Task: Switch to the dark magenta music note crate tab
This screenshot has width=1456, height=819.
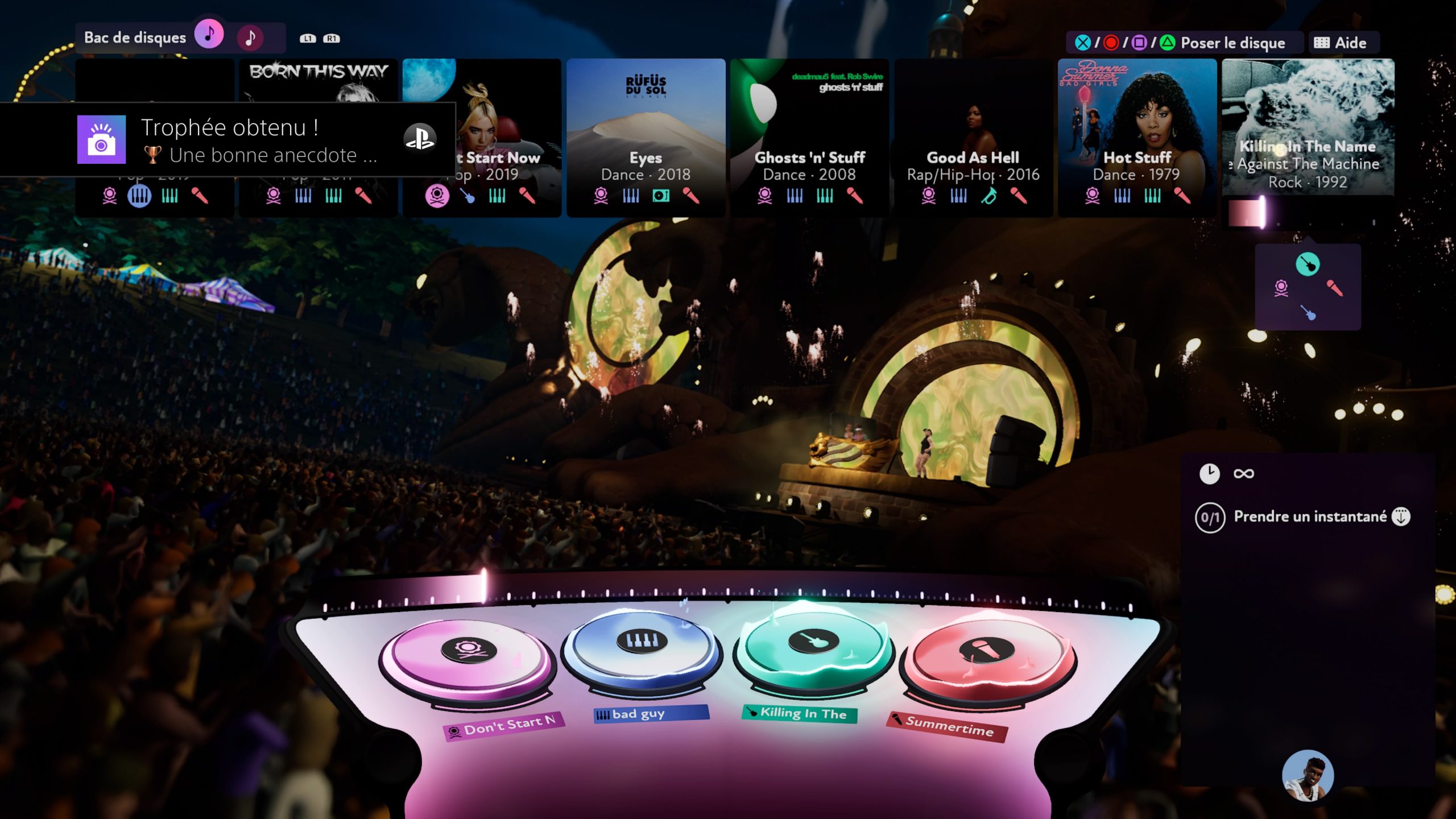Action: click(250, 38)
